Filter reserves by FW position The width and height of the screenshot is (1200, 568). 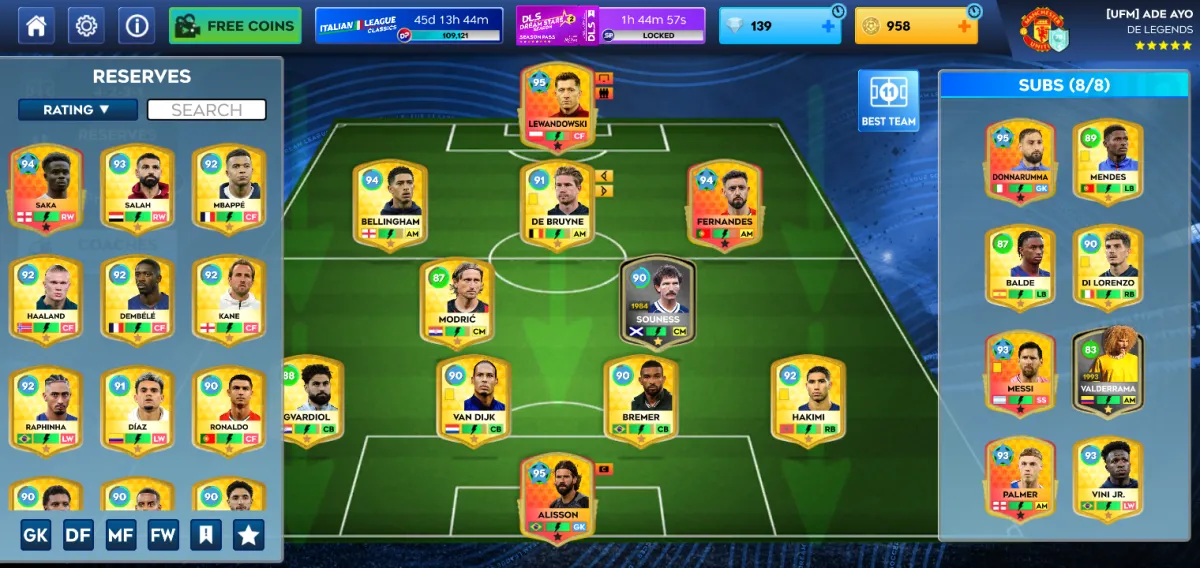(163, 535)
